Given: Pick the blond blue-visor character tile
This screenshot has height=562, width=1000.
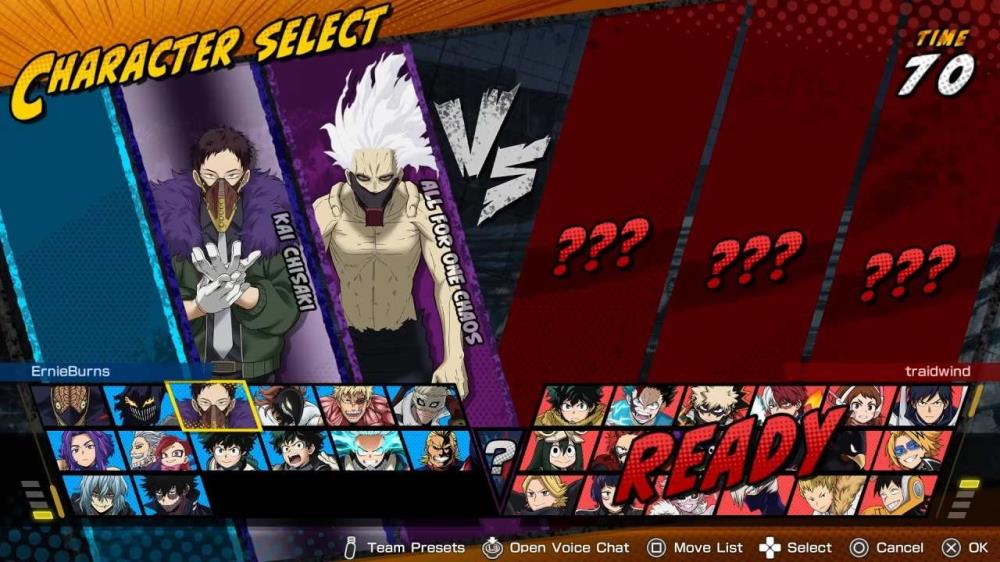Looking at the screenshot, I should [915, 450].
